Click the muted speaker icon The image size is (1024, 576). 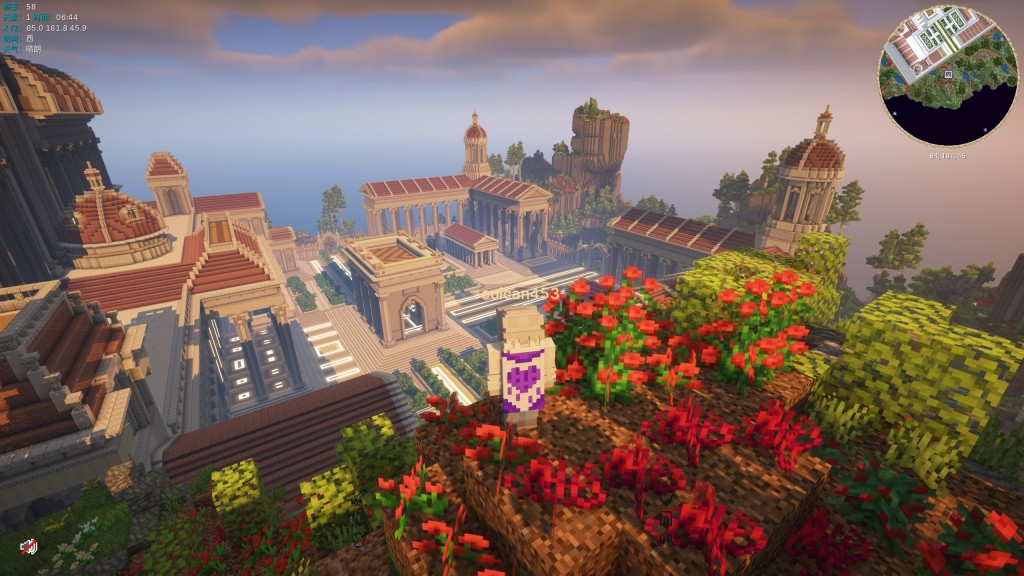pyautogui.click(x=29, y=546)
